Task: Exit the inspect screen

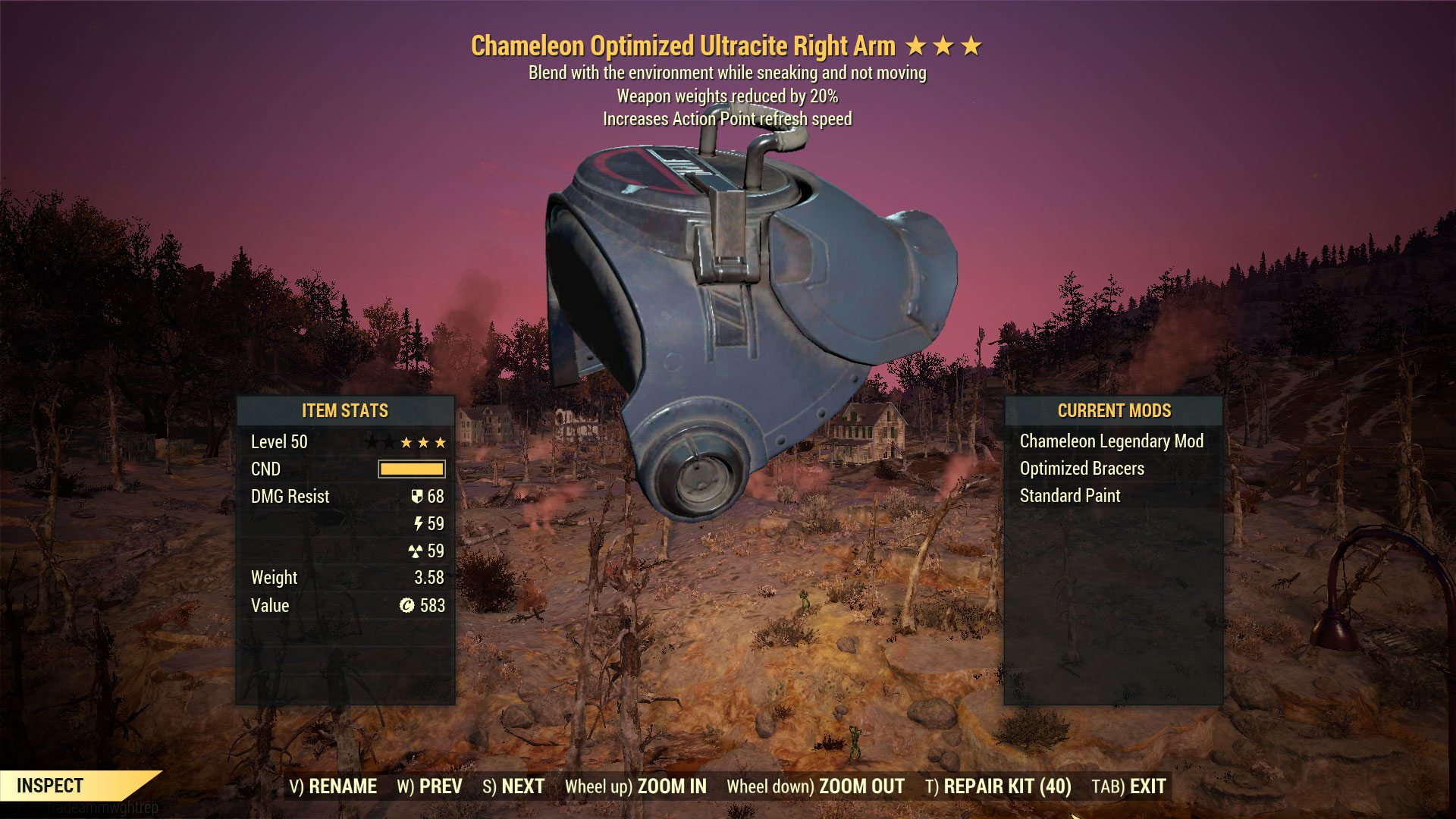Action: pyautogui.click(x=1128, y=786)
